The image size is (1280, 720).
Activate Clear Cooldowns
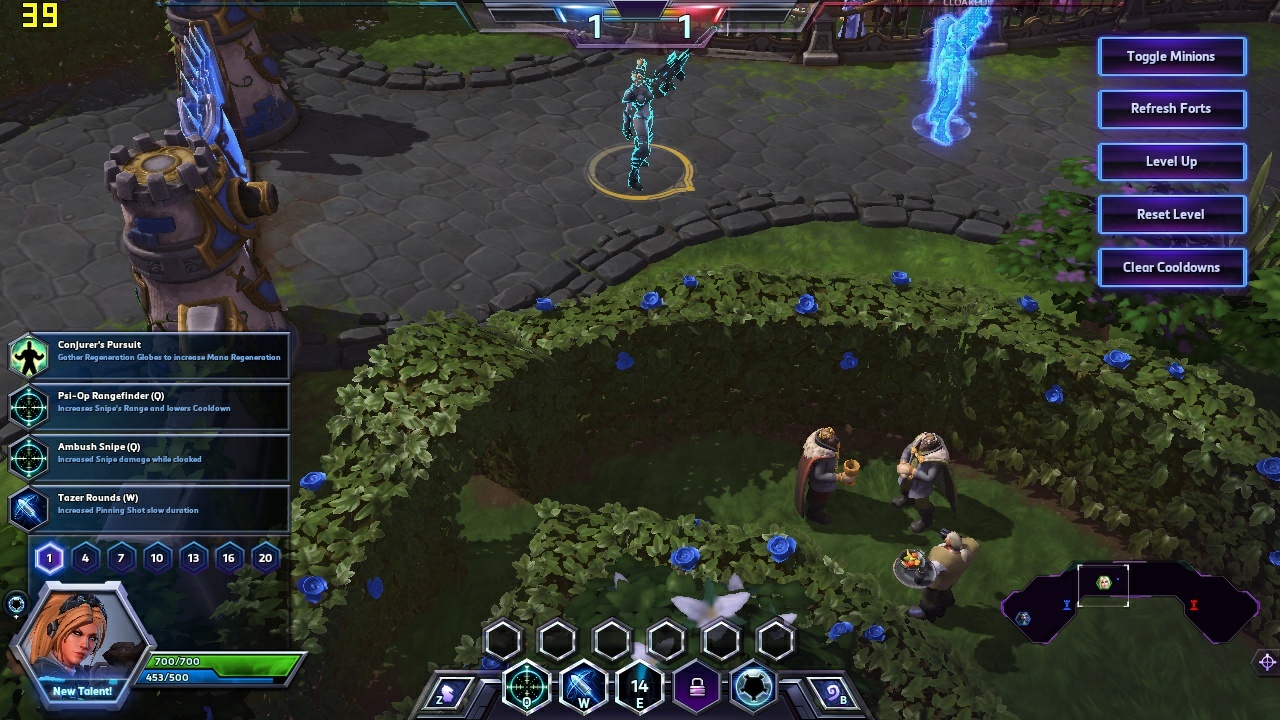[x=1171, y=268]
